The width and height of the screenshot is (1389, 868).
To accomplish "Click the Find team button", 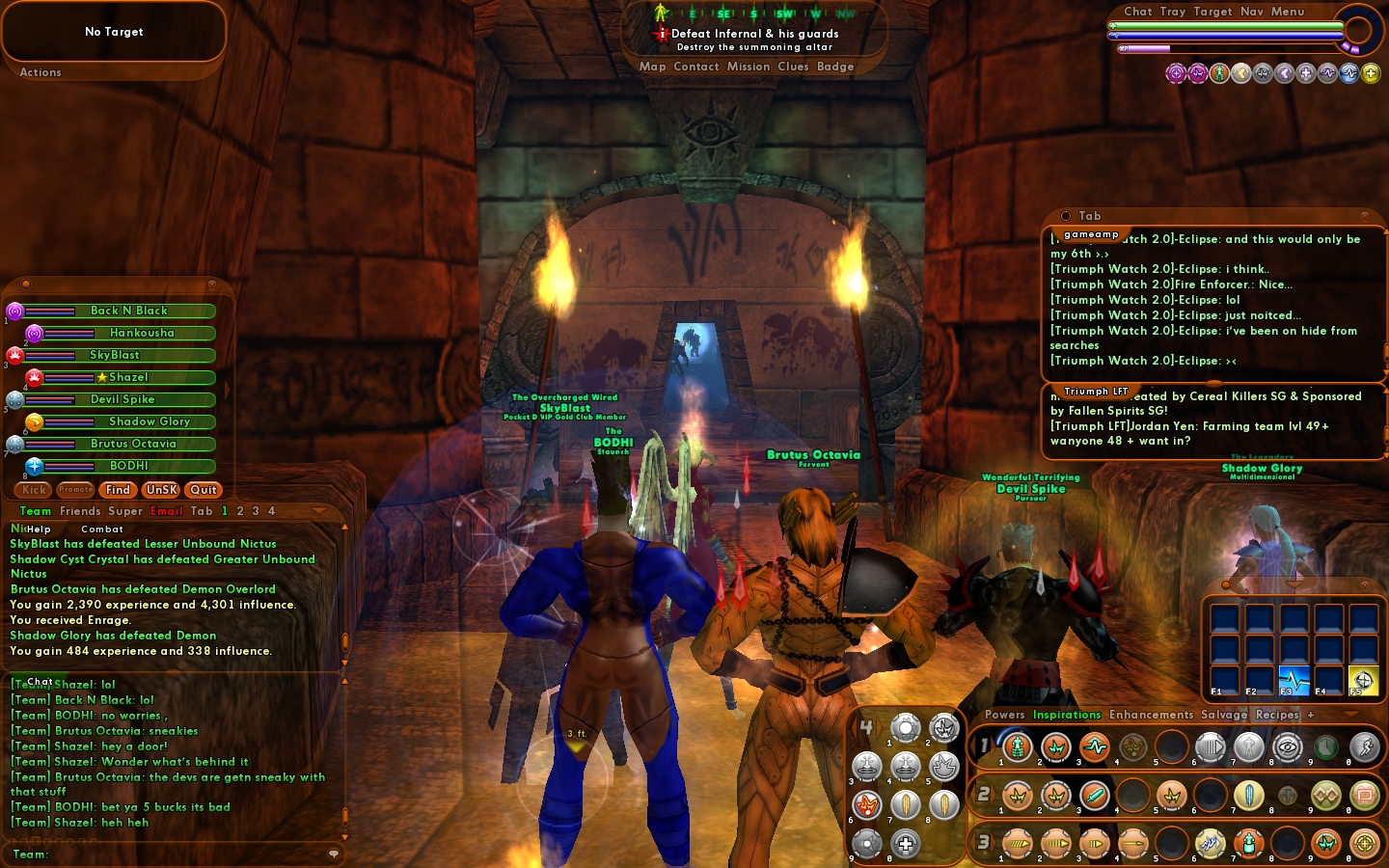I will (x=118, y=490).
